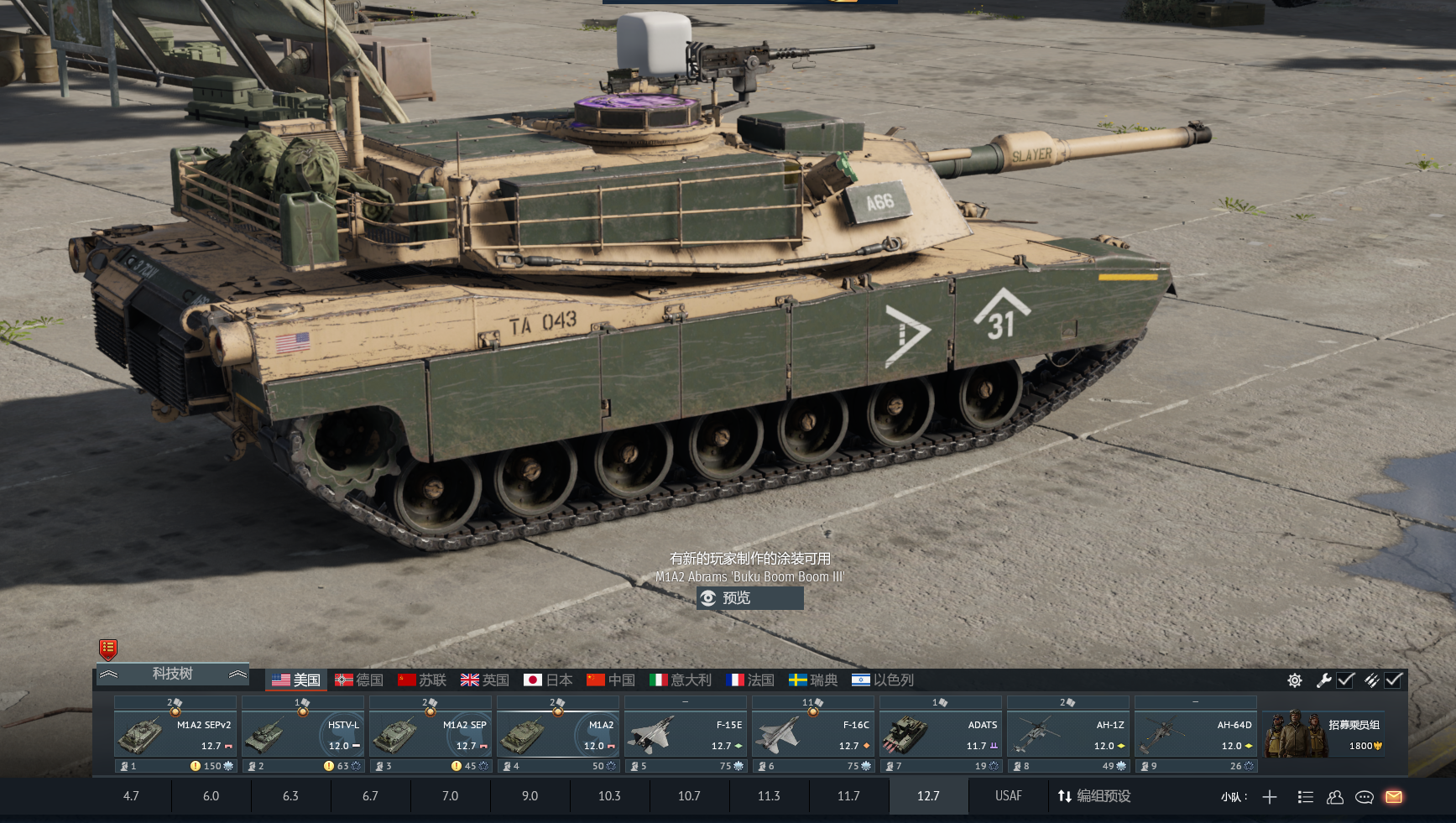Add a squad member with plus button
This screenshot has width=1456, height=823.
tap(1270, 797)
